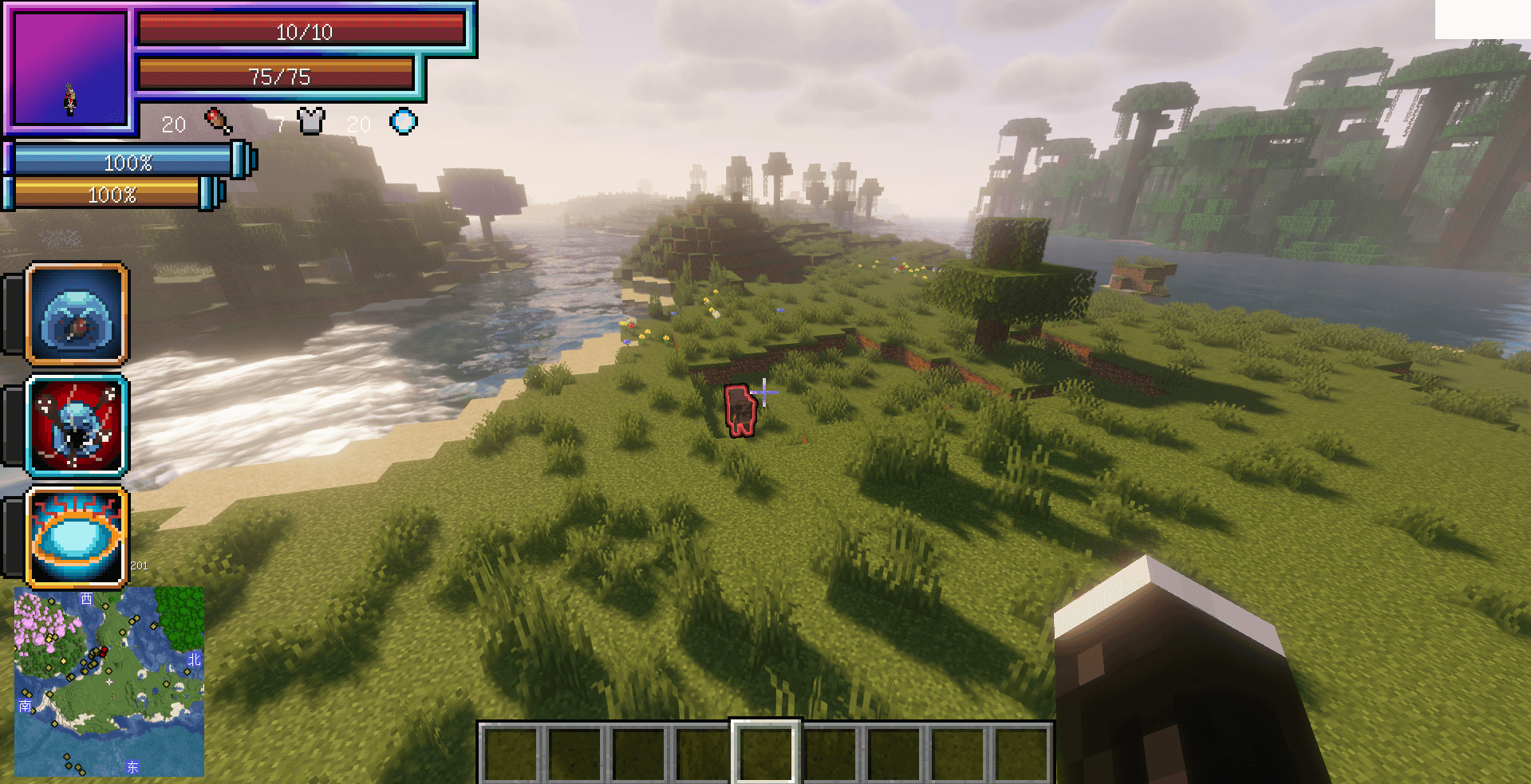This screenshot has width=1531, height=784.
Task: Use the red skull-and-figure skill icon
Action: click(x=77, y=426)
